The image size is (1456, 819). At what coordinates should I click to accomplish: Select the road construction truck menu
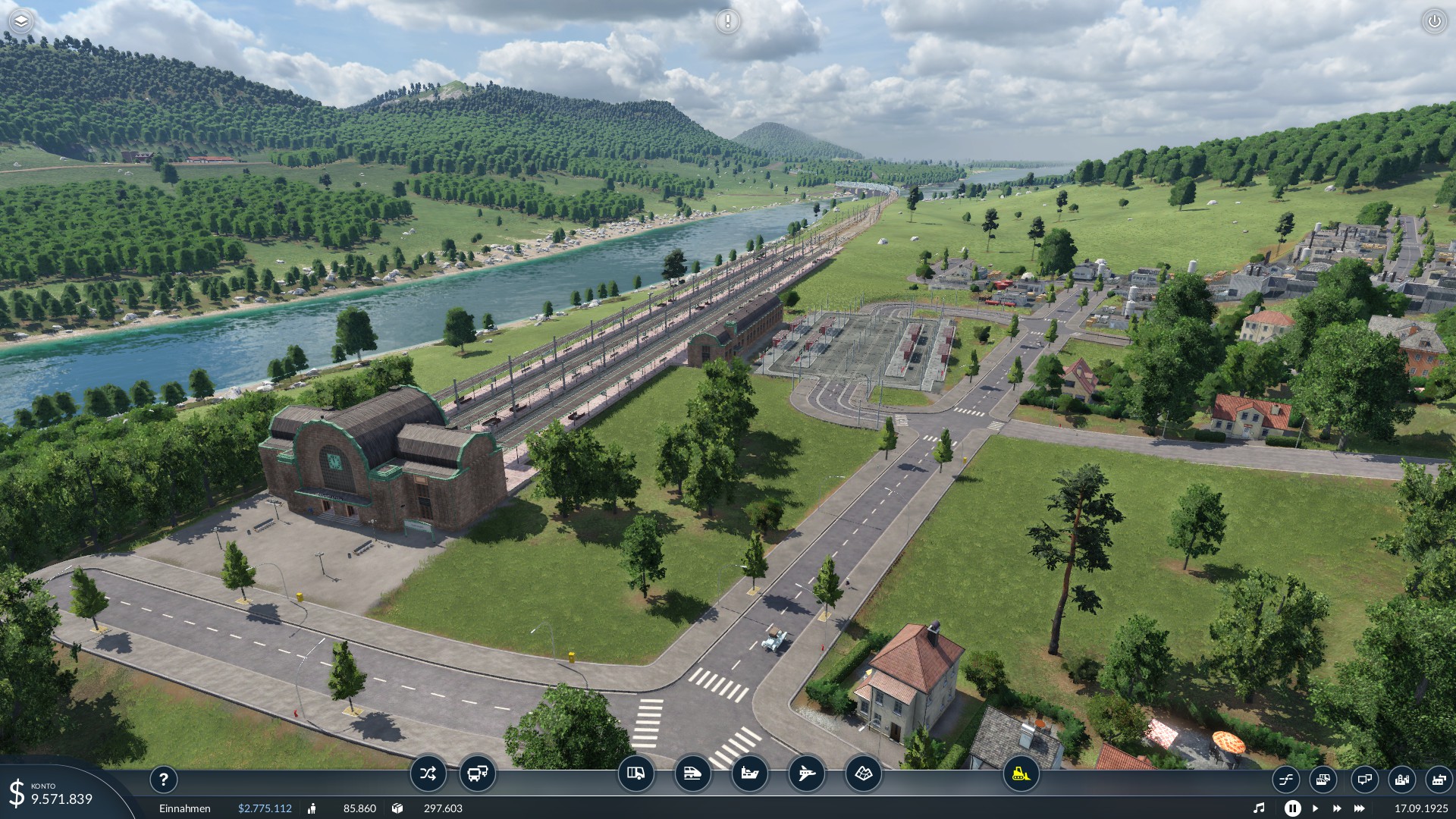[x=635, y=774]
